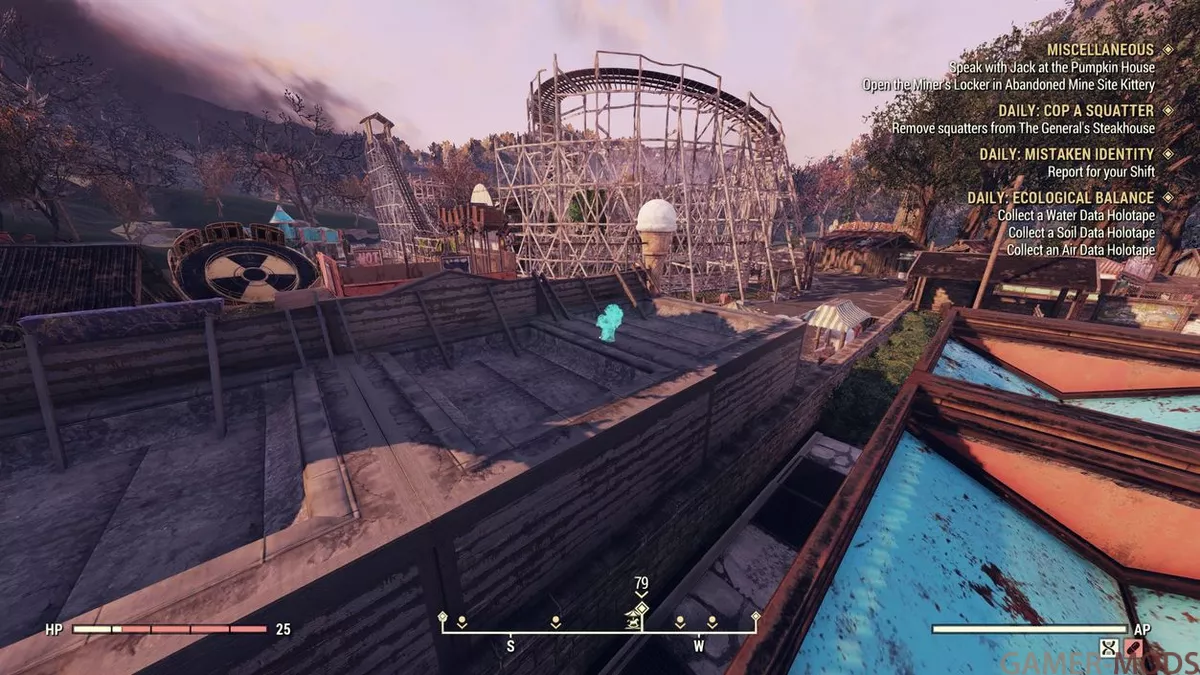Select the General's Steakhouse squatters objective
The image size is (1200, 675).
[x=1023, y=128]
